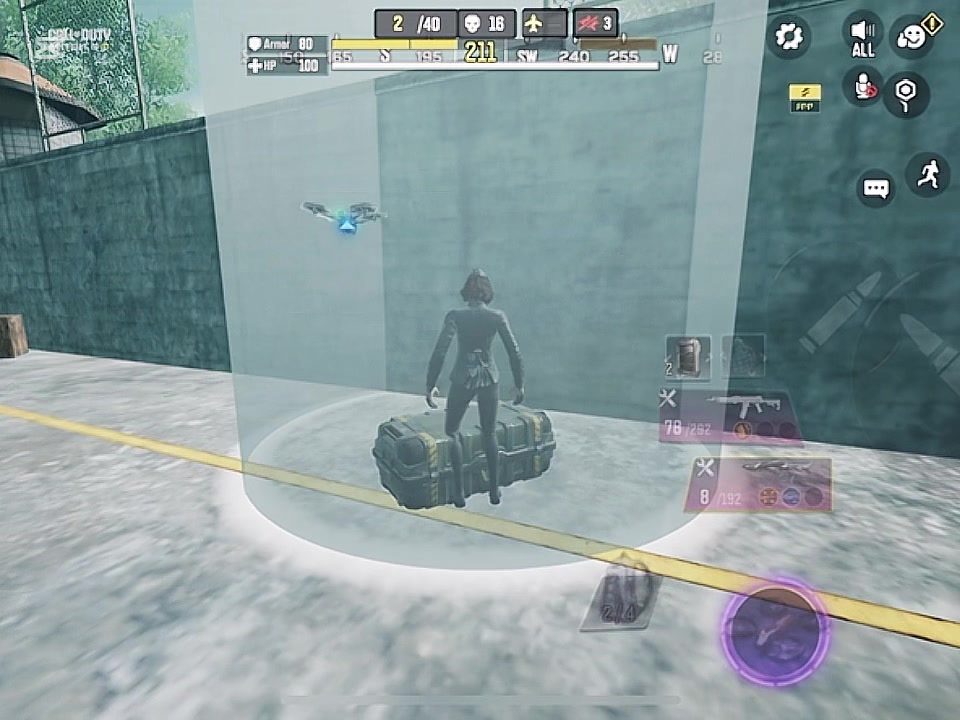This screenshot has width=960, height=720.
Task: Toggle the muted microphone button
Action: coord(862,87)
